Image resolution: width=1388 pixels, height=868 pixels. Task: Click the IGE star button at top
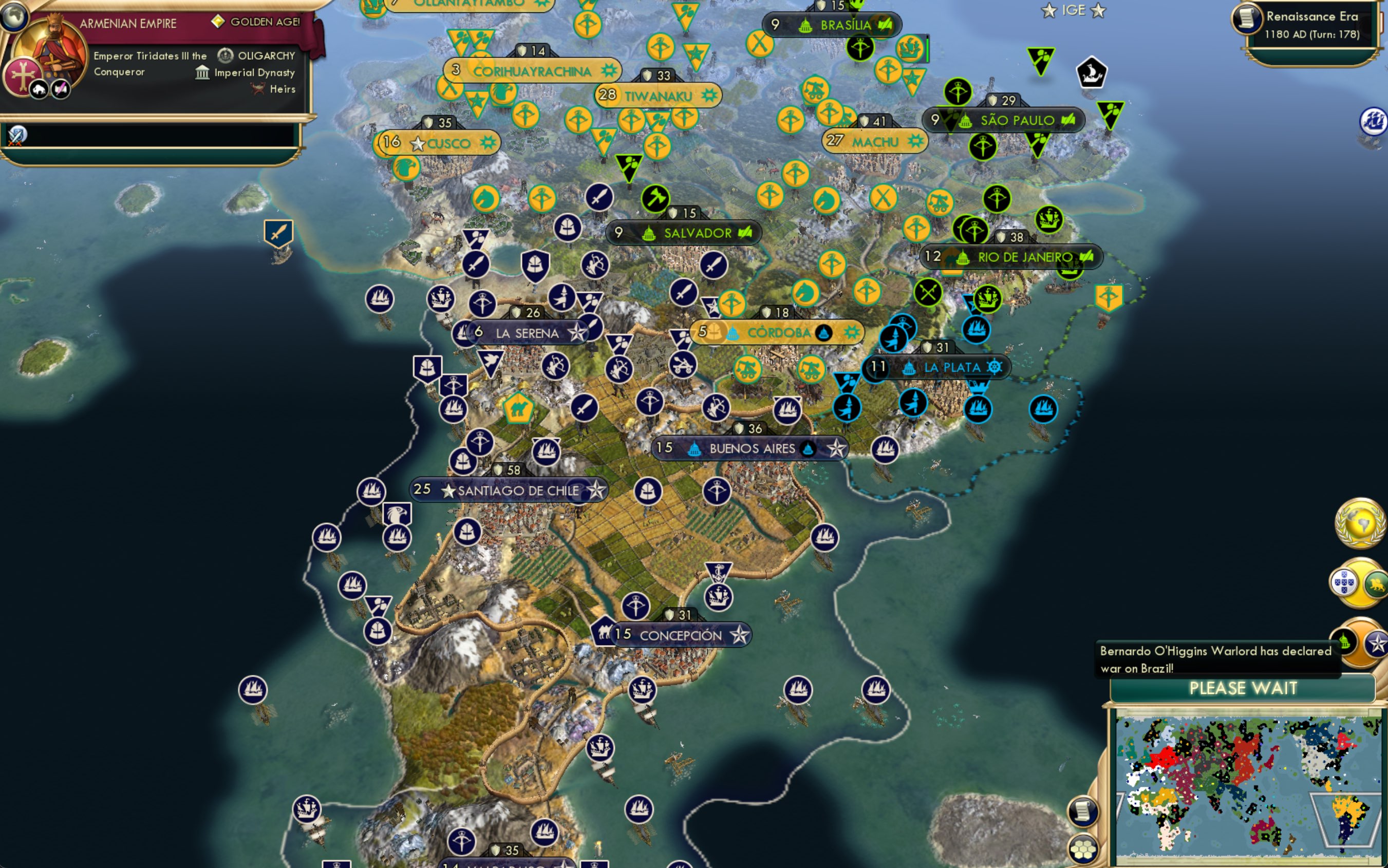pyautogui.click(x=1072, y=10)
